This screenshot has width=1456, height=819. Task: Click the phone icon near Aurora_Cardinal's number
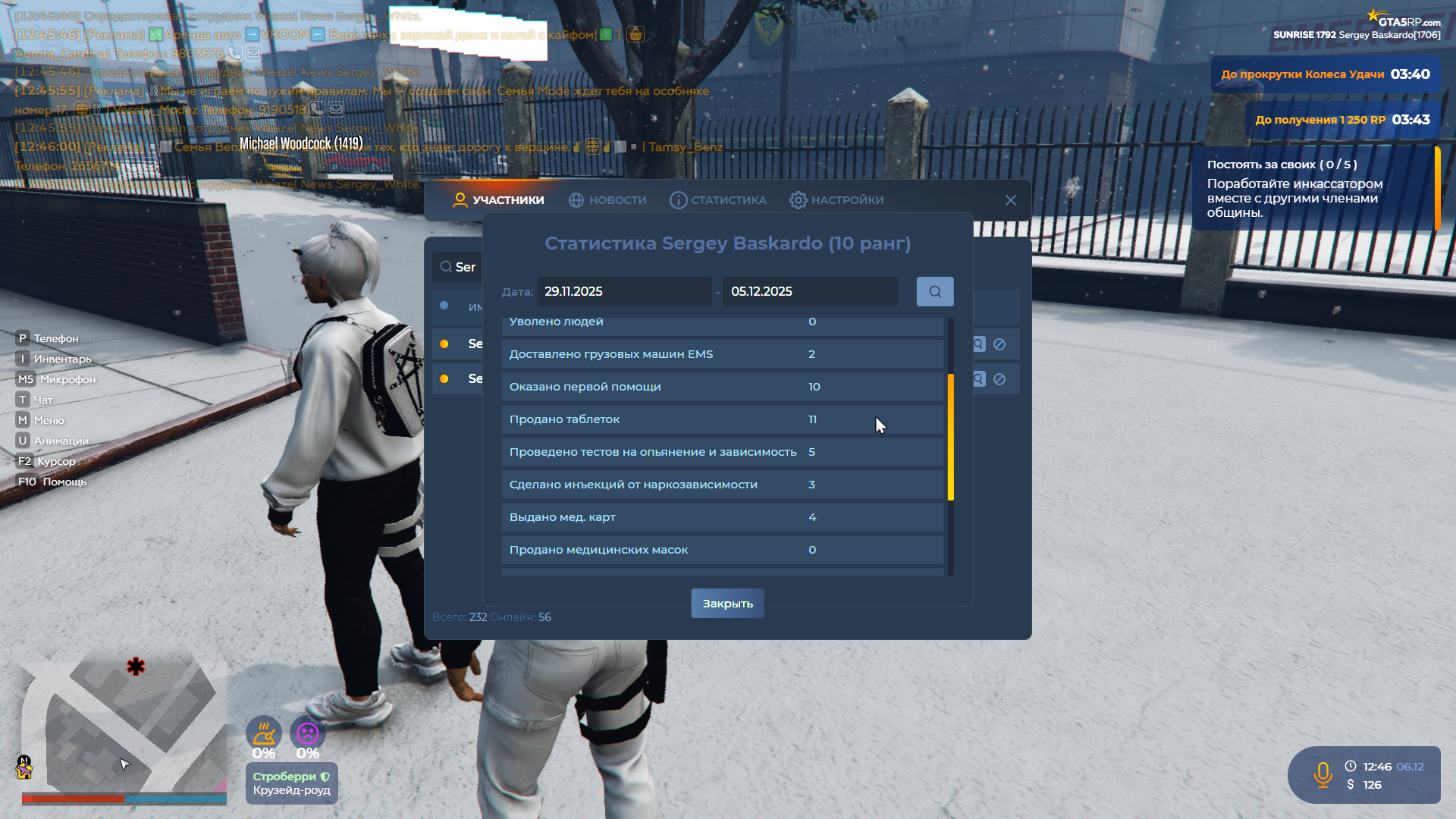click(x=235, y=54)
